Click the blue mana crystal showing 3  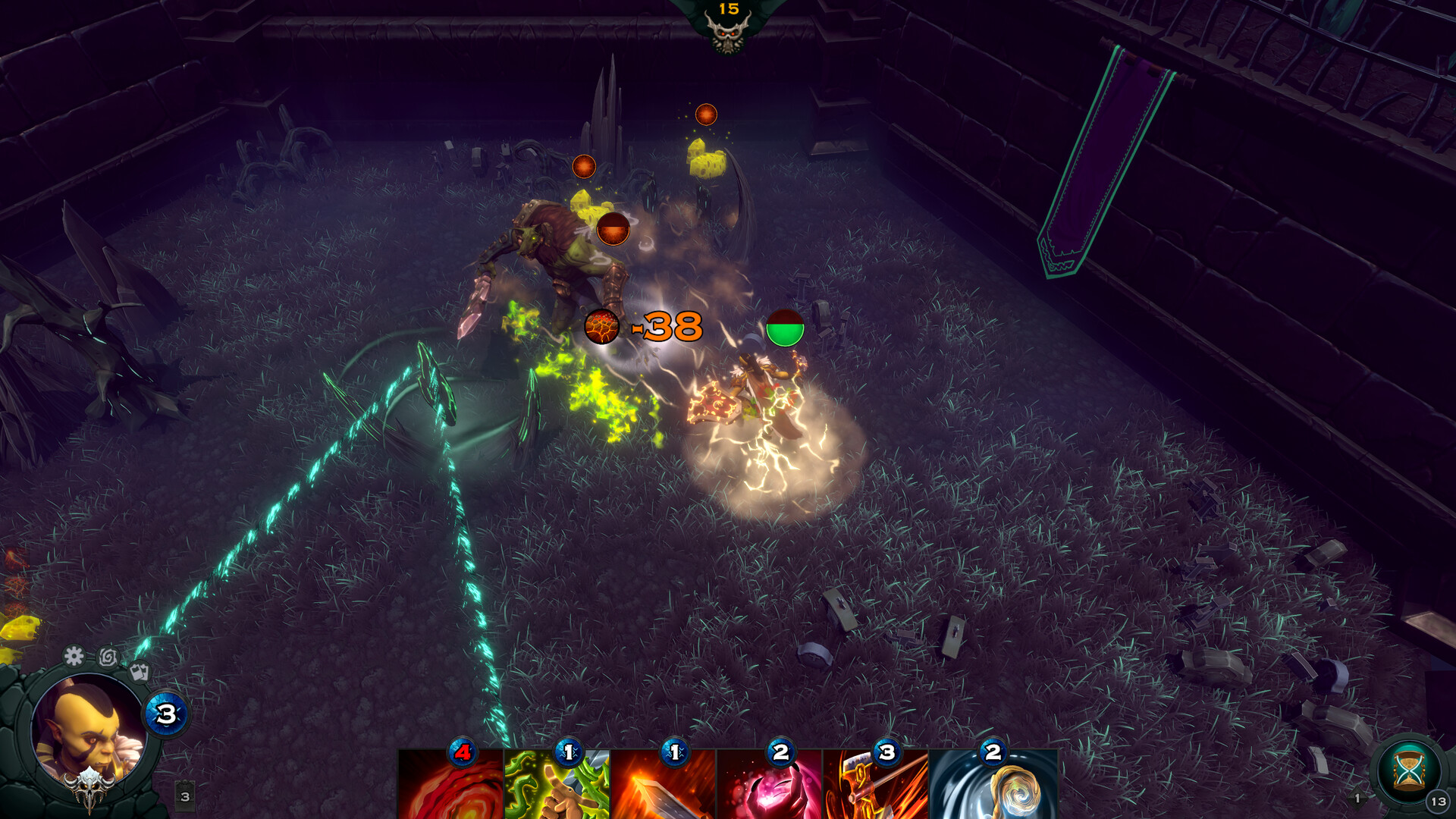tap(164, 713)
